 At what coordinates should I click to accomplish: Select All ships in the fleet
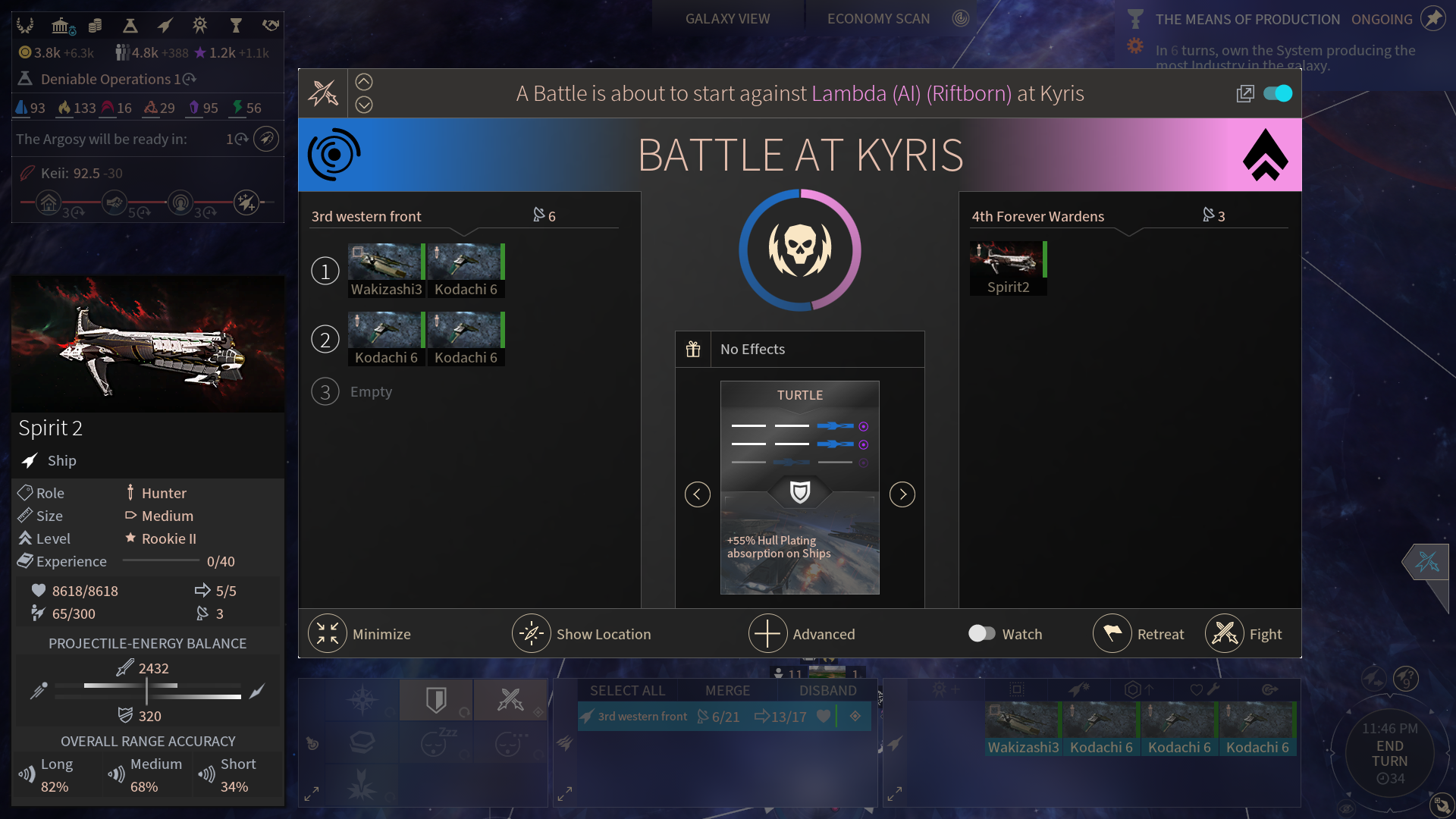tap(627, 691)
